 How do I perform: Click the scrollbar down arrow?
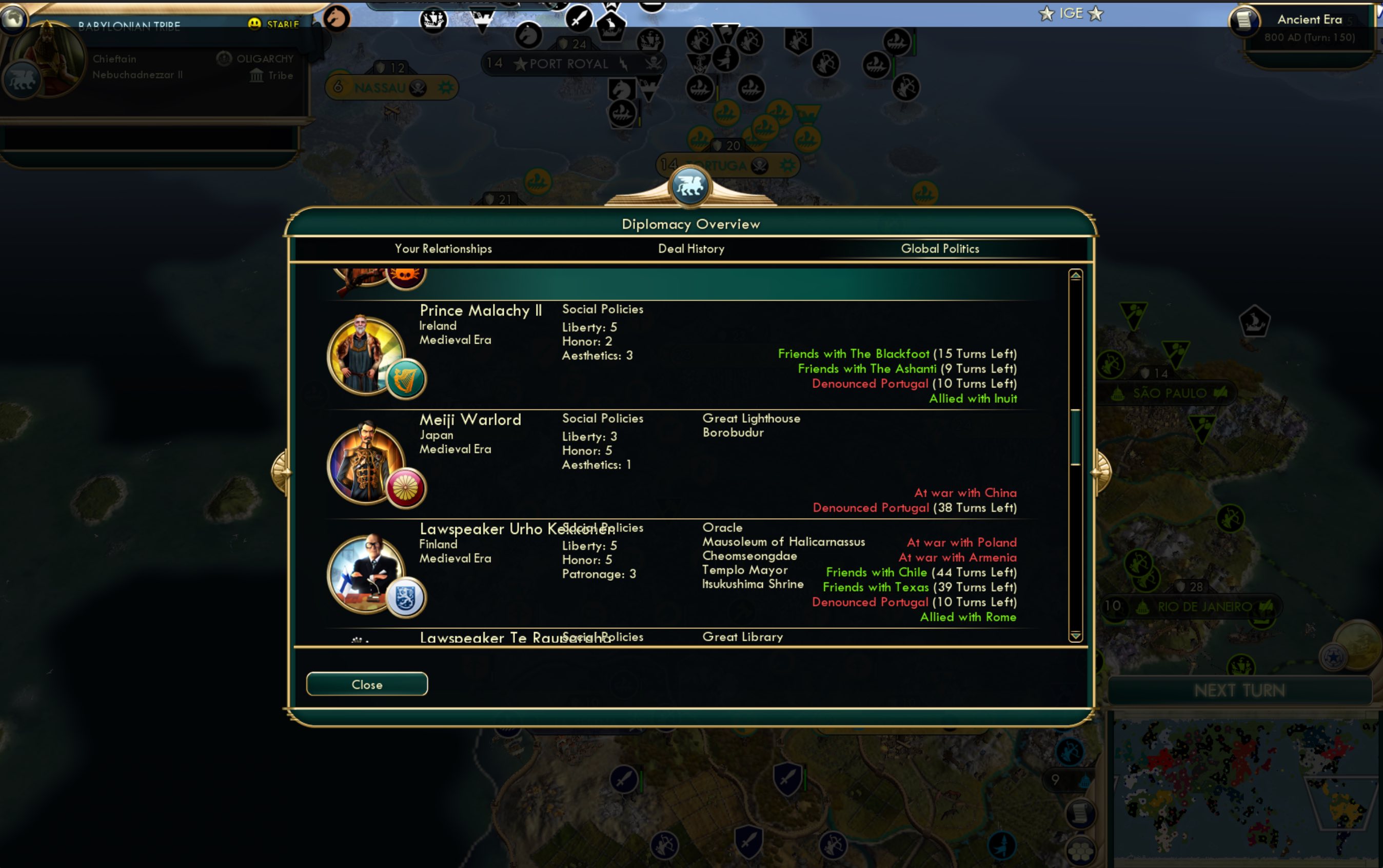point(1075,636)
